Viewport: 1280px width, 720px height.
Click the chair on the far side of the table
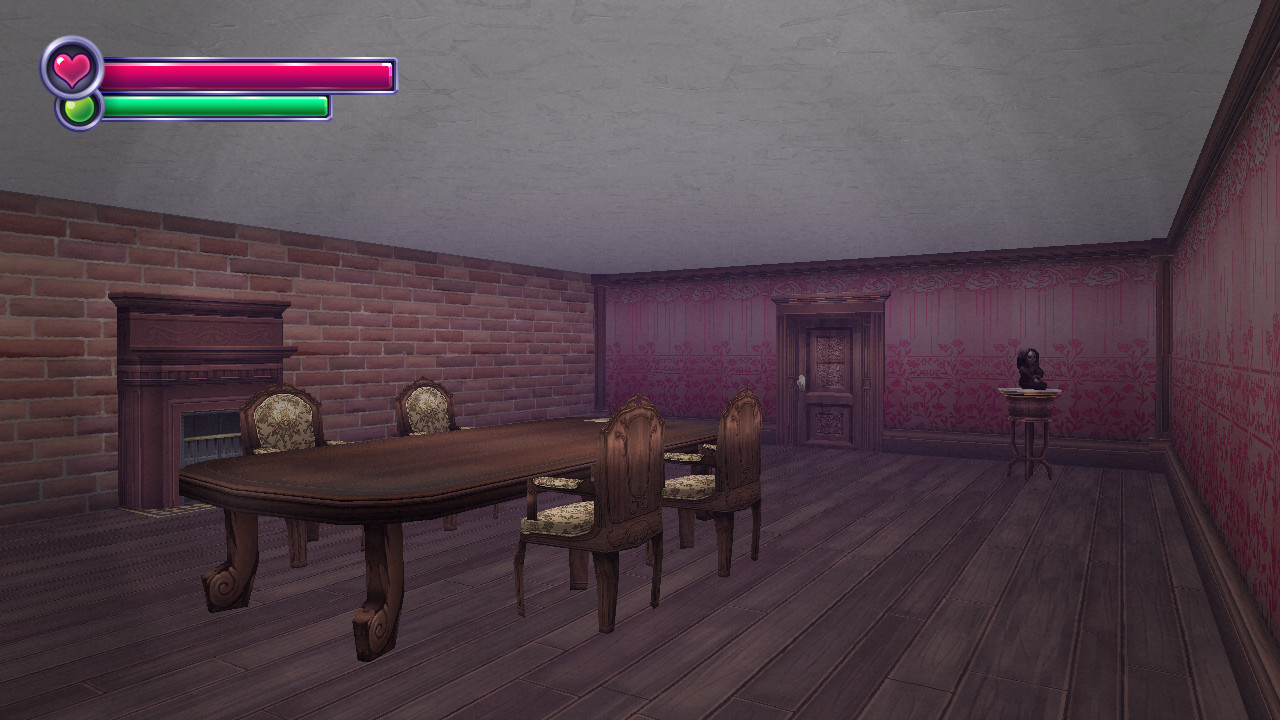425,410
